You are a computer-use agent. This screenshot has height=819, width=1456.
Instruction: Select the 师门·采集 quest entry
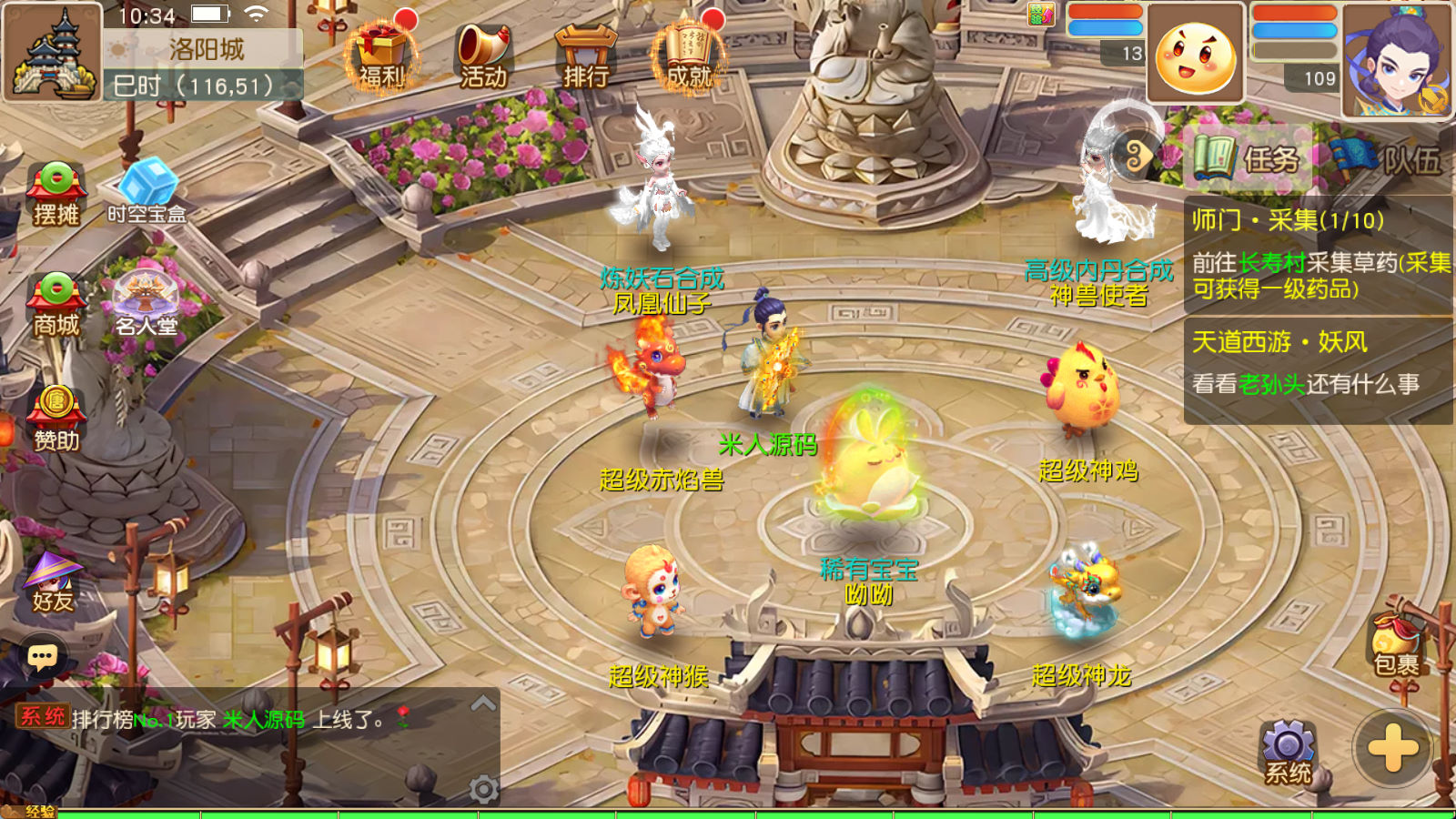(x=1318, y=254)
